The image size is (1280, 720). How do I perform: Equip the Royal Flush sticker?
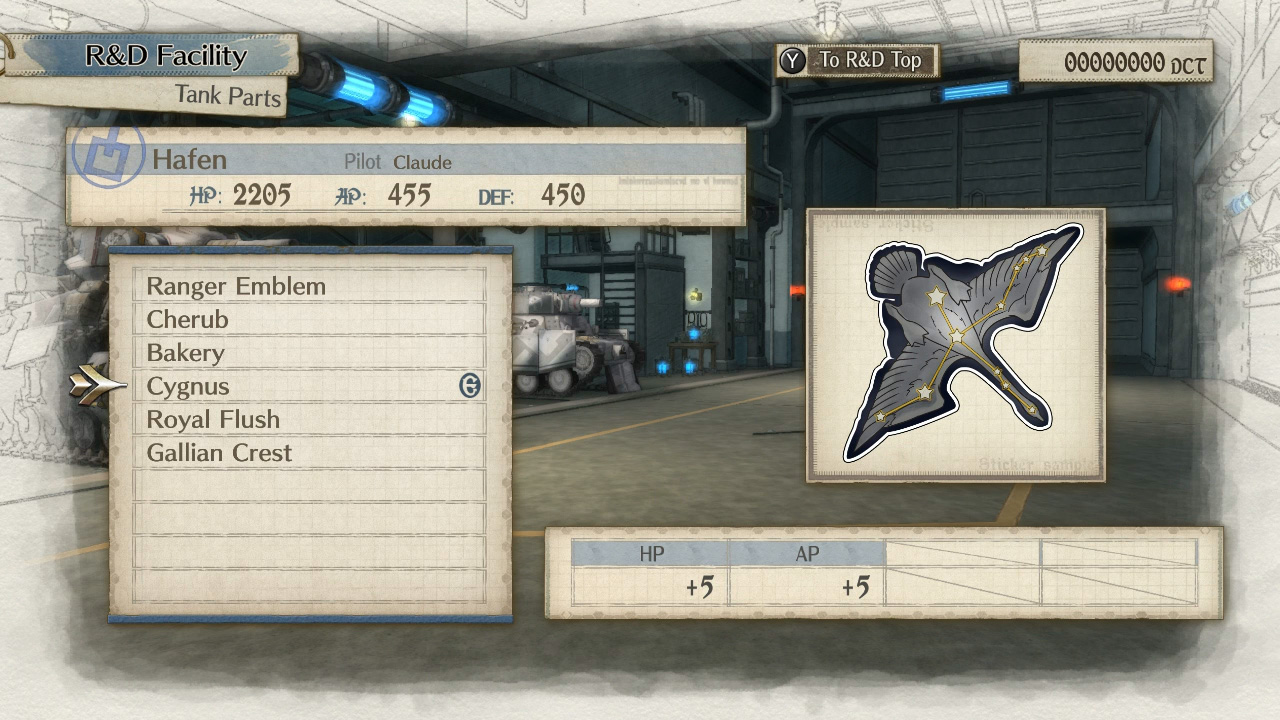[x=213, y=419]
